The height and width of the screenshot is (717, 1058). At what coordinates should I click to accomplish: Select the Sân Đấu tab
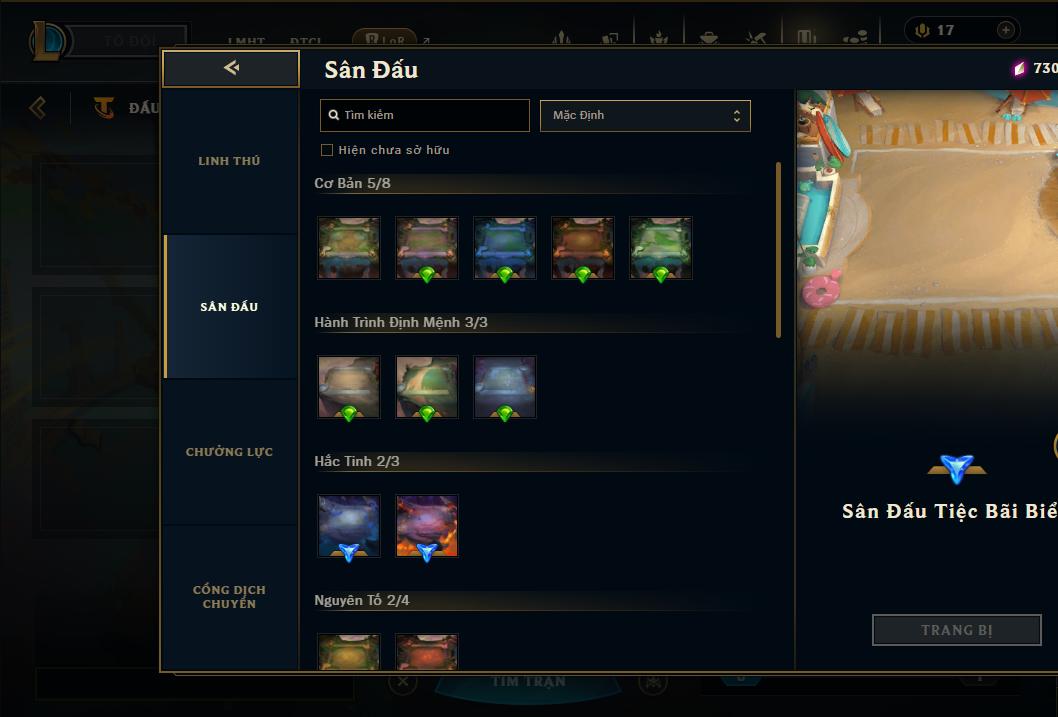[x=229, y=307]
